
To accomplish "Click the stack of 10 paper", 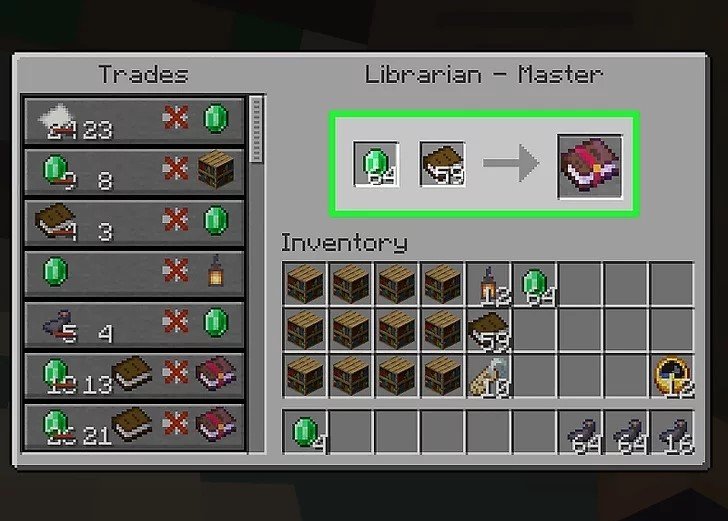I will [x=489, y=375].
